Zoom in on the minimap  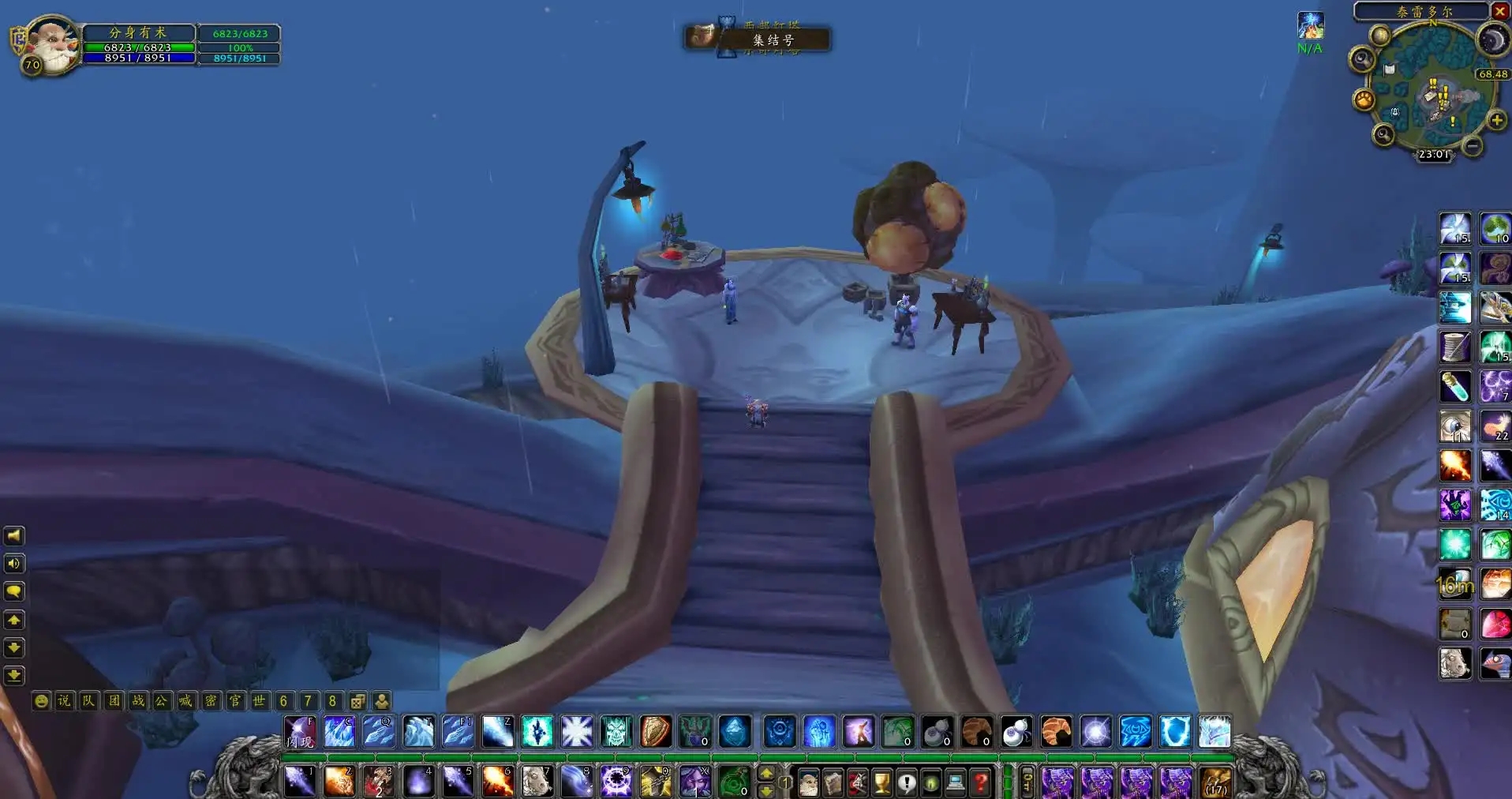pos(1496,121)
